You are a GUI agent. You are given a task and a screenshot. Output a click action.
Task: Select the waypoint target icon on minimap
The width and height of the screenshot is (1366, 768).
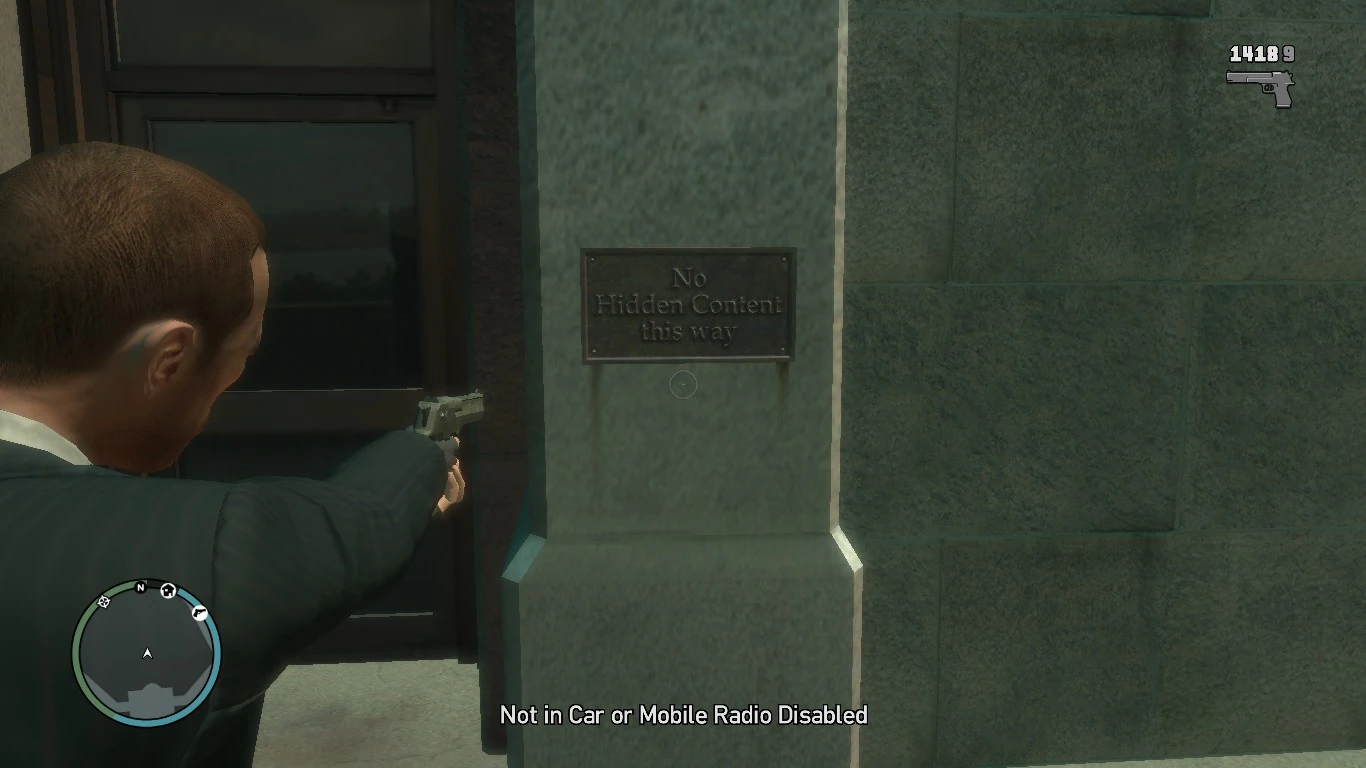tap(104, 603)
